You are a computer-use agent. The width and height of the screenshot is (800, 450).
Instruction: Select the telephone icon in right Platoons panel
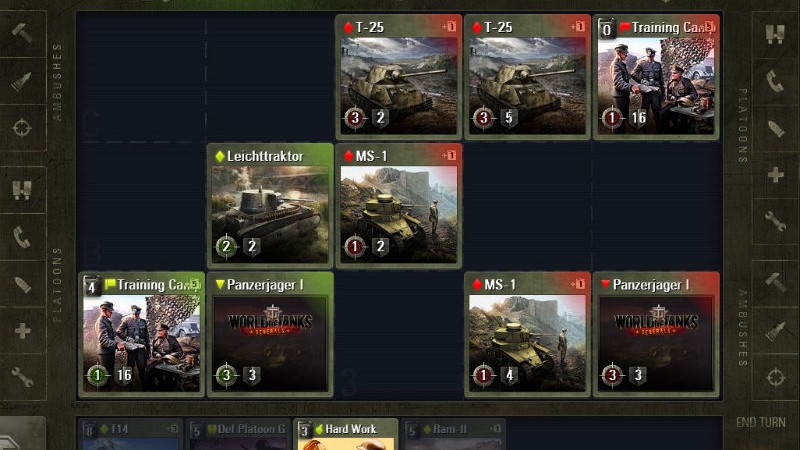point(776,81)
